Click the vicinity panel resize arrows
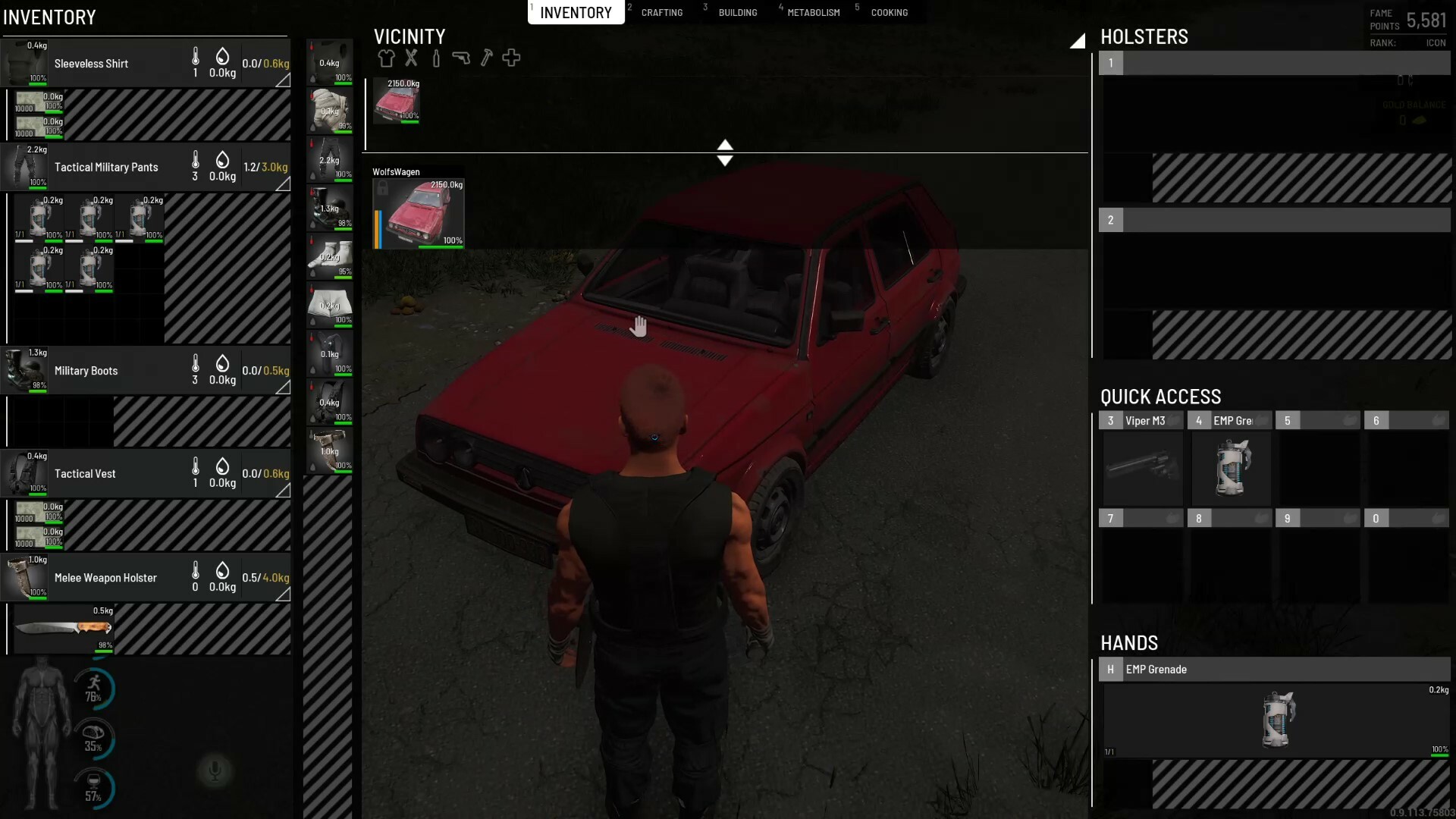This screenshot has height=819, width=1456. [725, 152]
